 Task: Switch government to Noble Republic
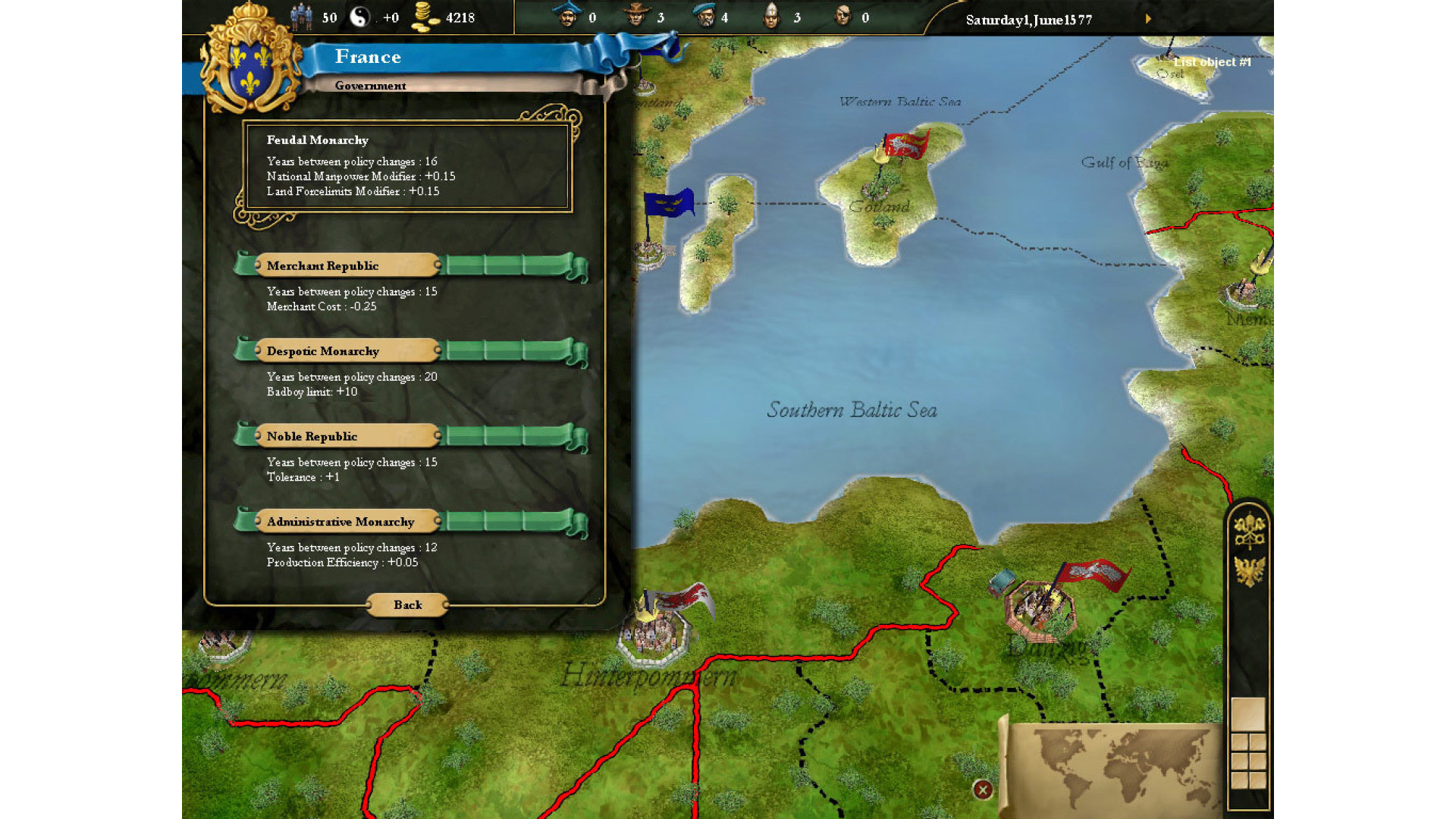click(348, 436)
